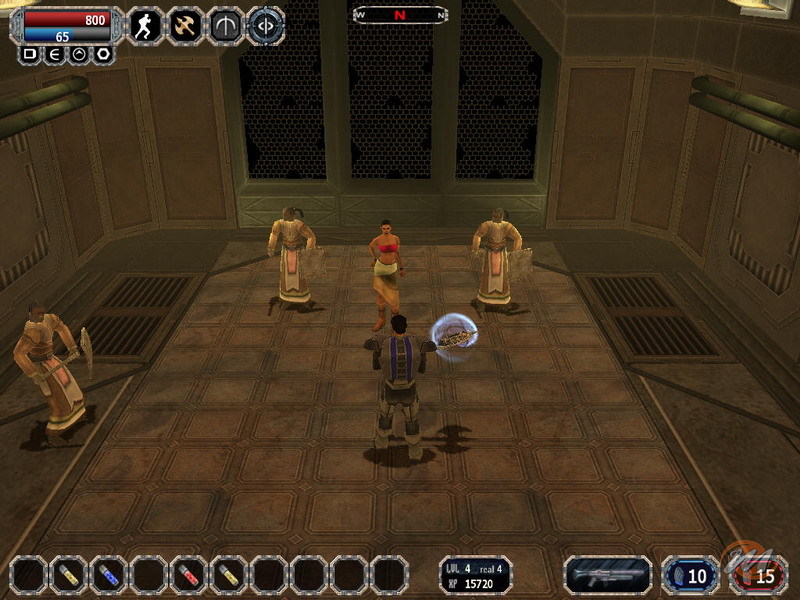Select the upward arrow bow icon
800x600 pixels.
coord(225,26)
